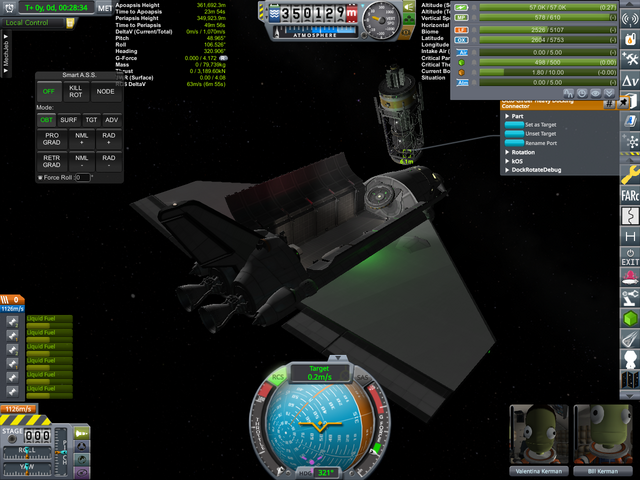
Task: Expand the kOS section
Action: [x=518, y=161]
